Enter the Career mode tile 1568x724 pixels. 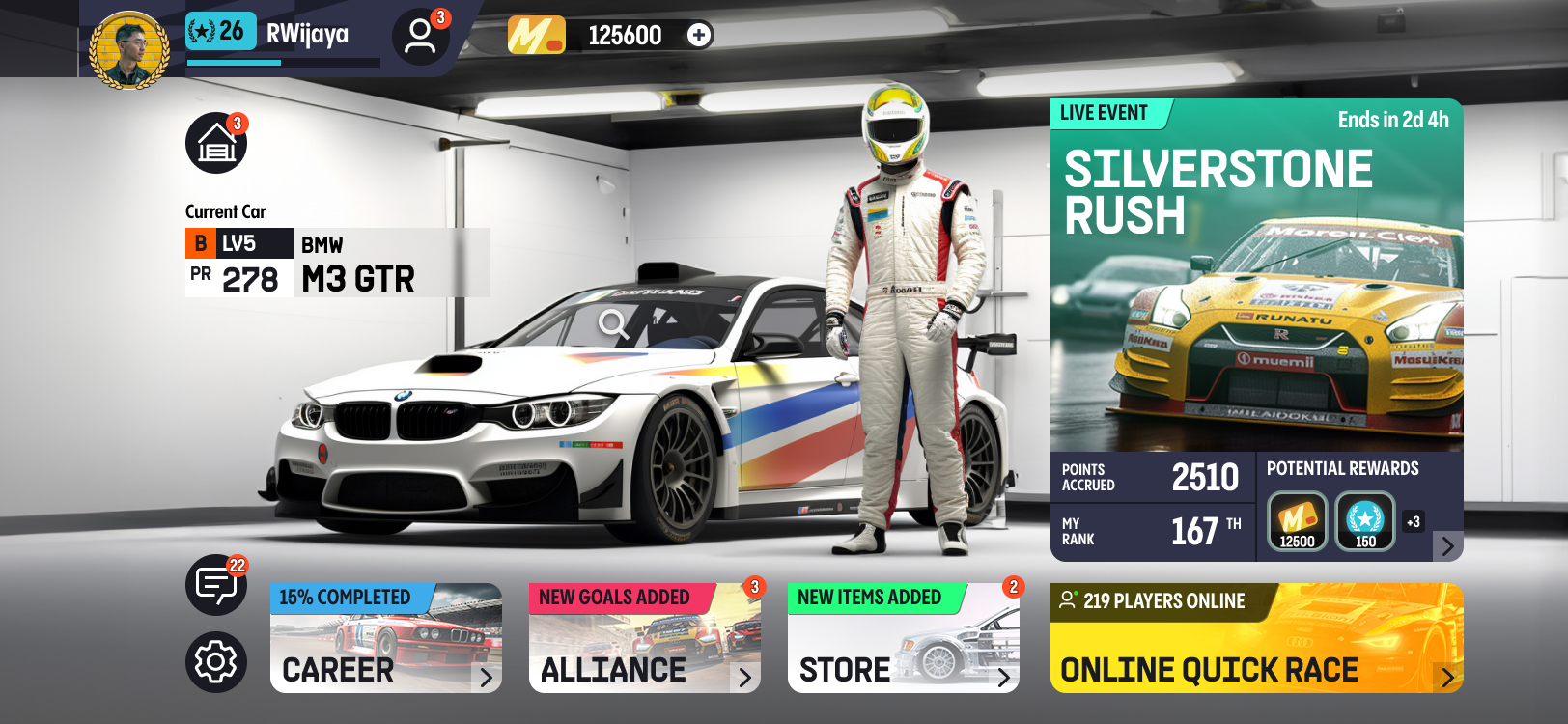click(x=386, y=638)
